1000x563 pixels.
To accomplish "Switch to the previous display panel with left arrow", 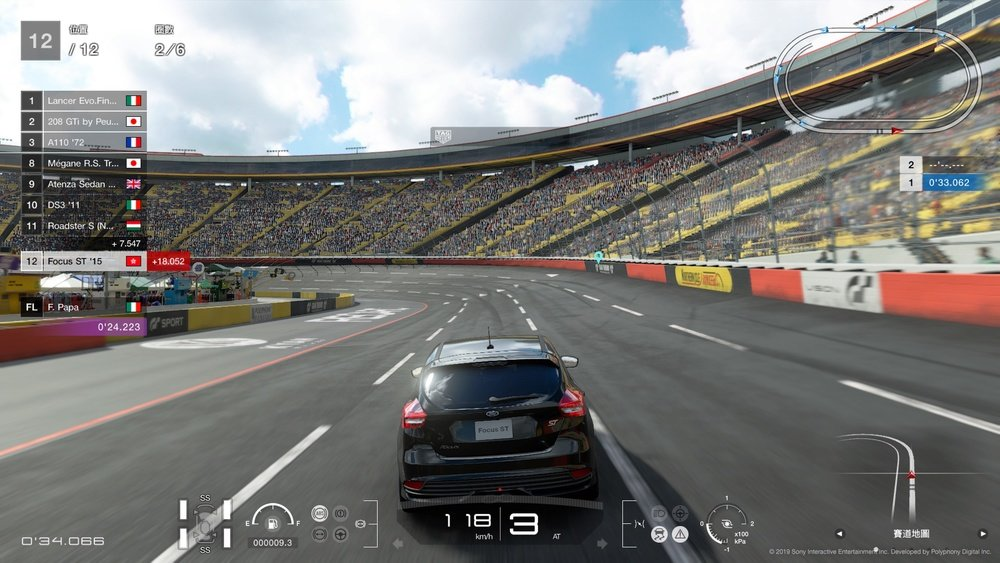I will pyautogui.click(x=839, y=533).
